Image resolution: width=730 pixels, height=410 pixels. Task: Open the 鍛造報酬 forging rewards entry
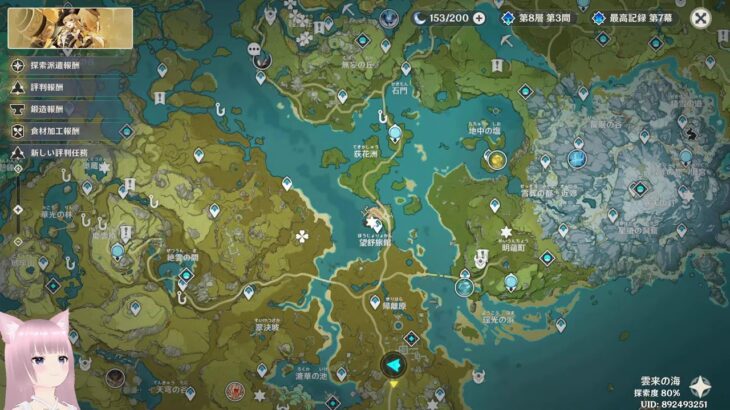(x=18, y=109)
